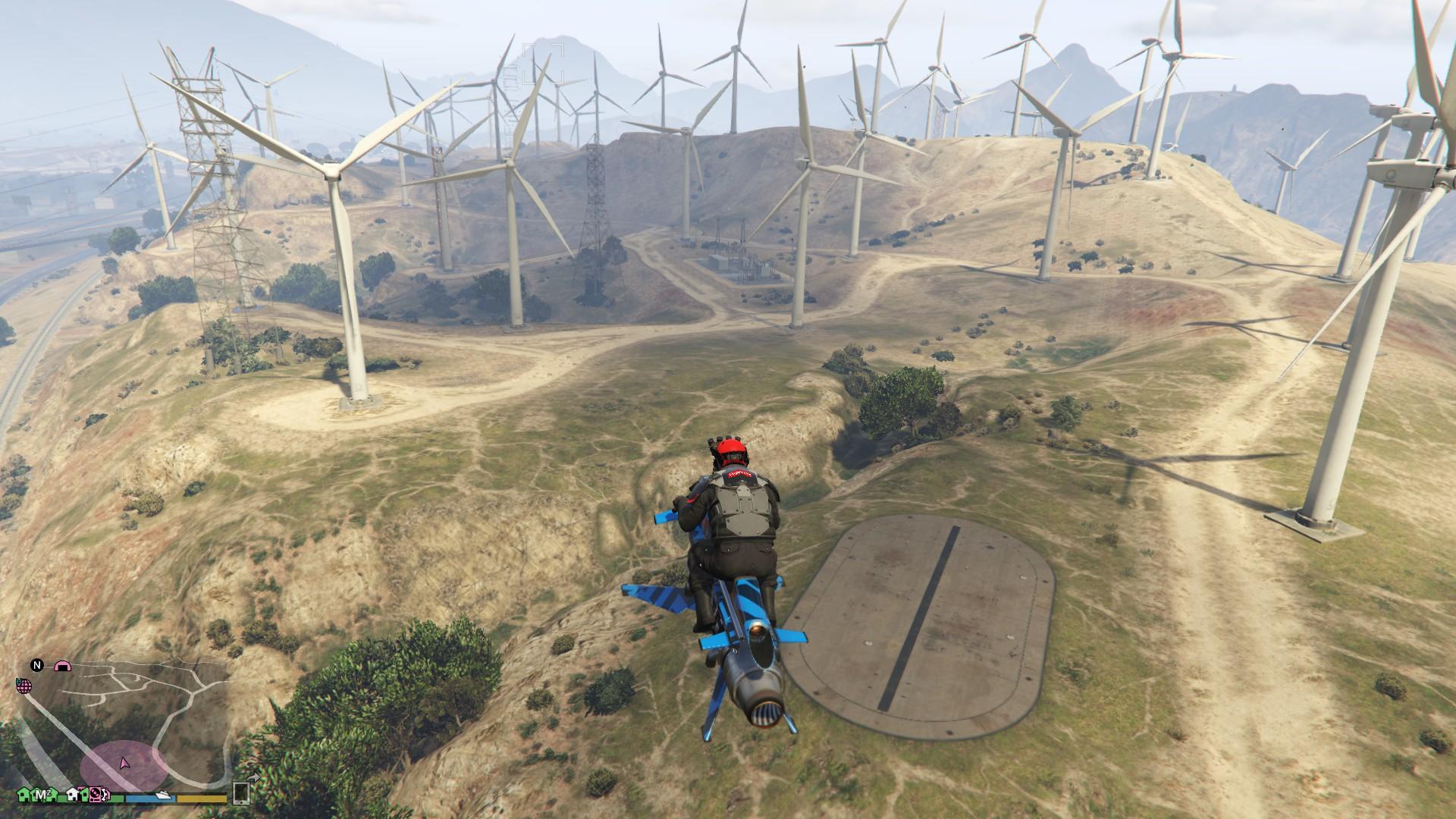This screenshot has width=1456, height=819.
Task: Click the iFruit phone icon beside the minimap
Action: click(x=241, y=795)
